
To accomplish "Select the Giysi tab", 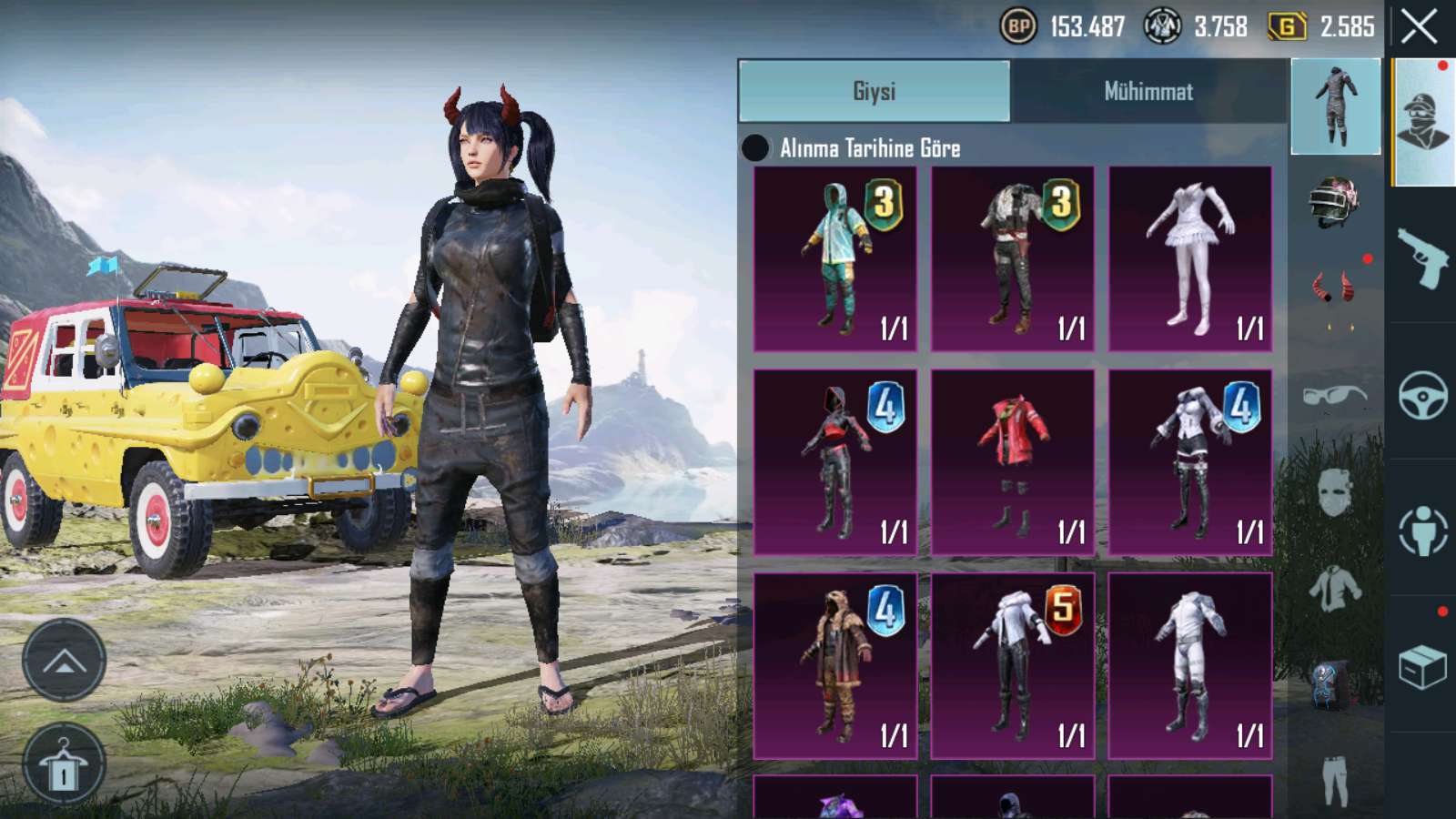I will 874,91.
